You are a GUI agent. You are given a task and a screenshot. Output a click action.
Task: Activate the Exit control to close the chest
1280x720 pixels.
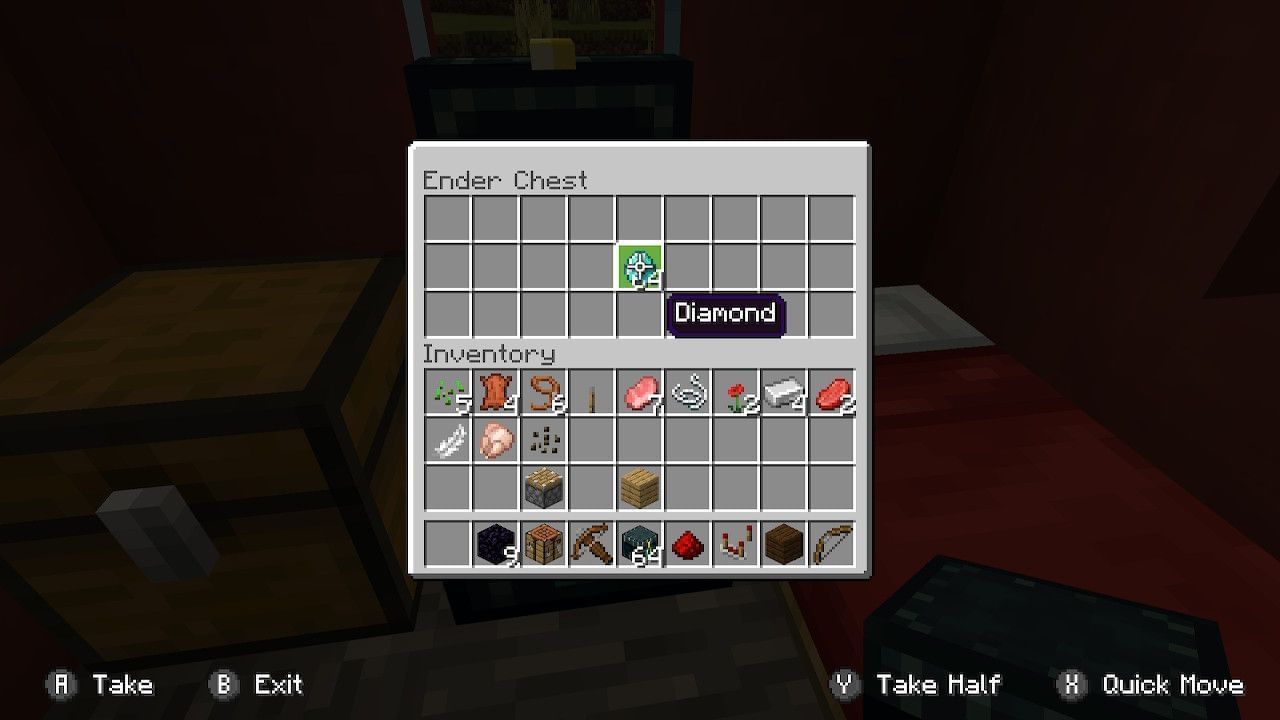tap(256, 685)
